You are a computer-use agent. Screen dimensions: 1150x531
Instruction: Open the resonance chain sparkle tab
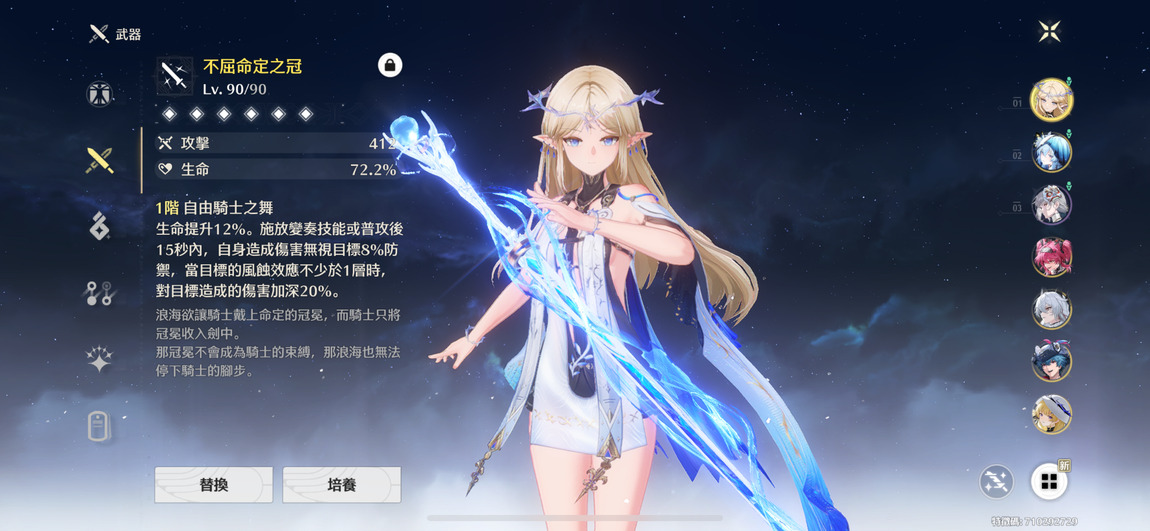(99, 360)
